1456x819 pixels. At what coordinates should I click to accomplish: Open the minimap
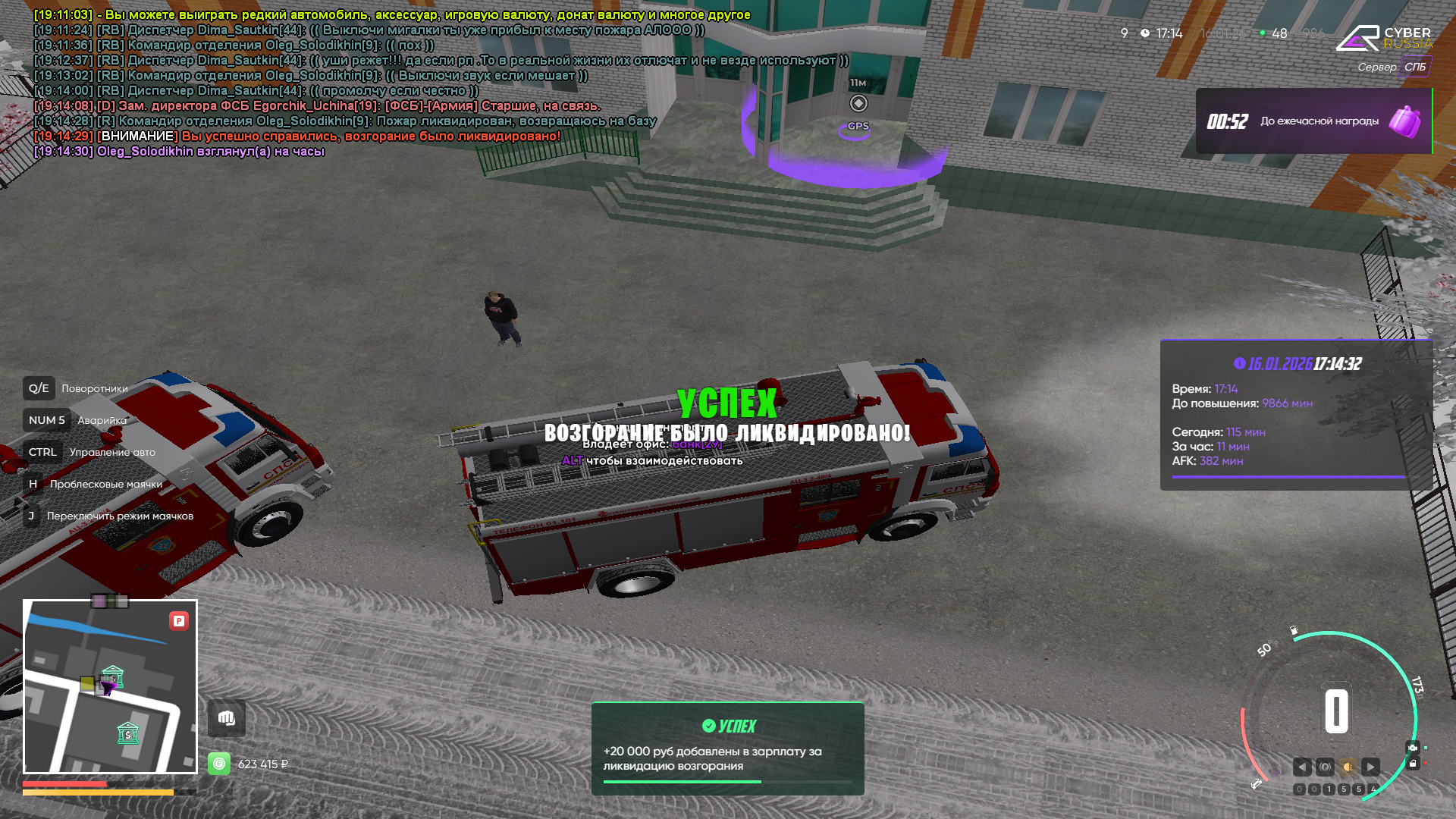coord(110,686)
